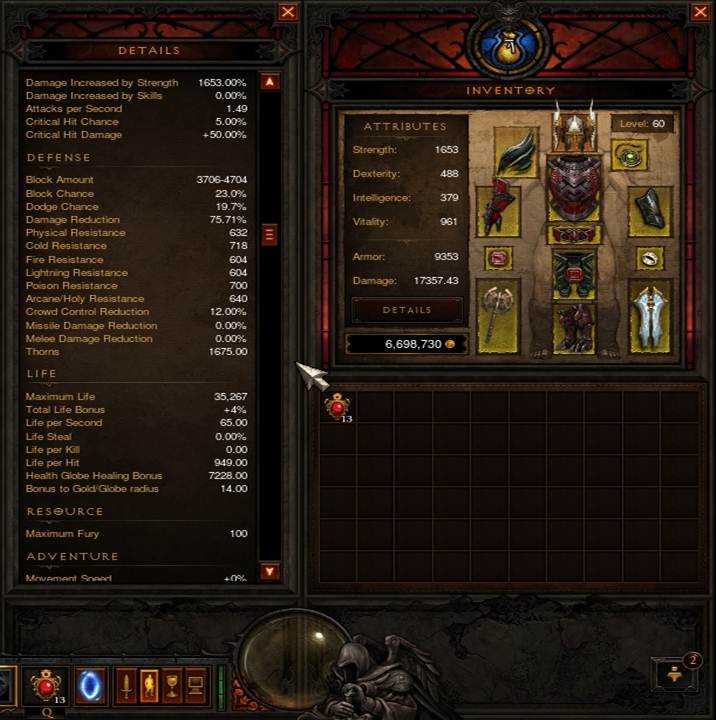Close the Inventory window

pyautogui.click(x=700, y=12)
